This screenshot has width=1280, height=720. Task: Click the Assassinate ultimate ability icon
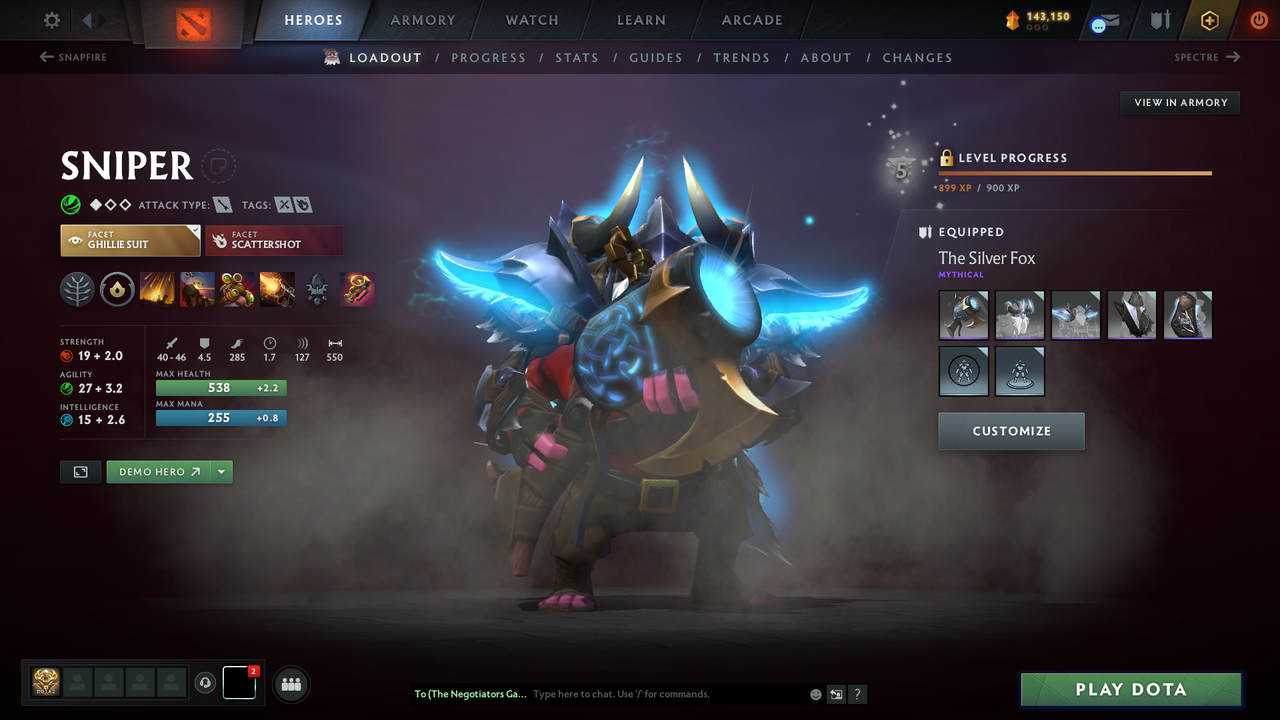click(277, 290)
